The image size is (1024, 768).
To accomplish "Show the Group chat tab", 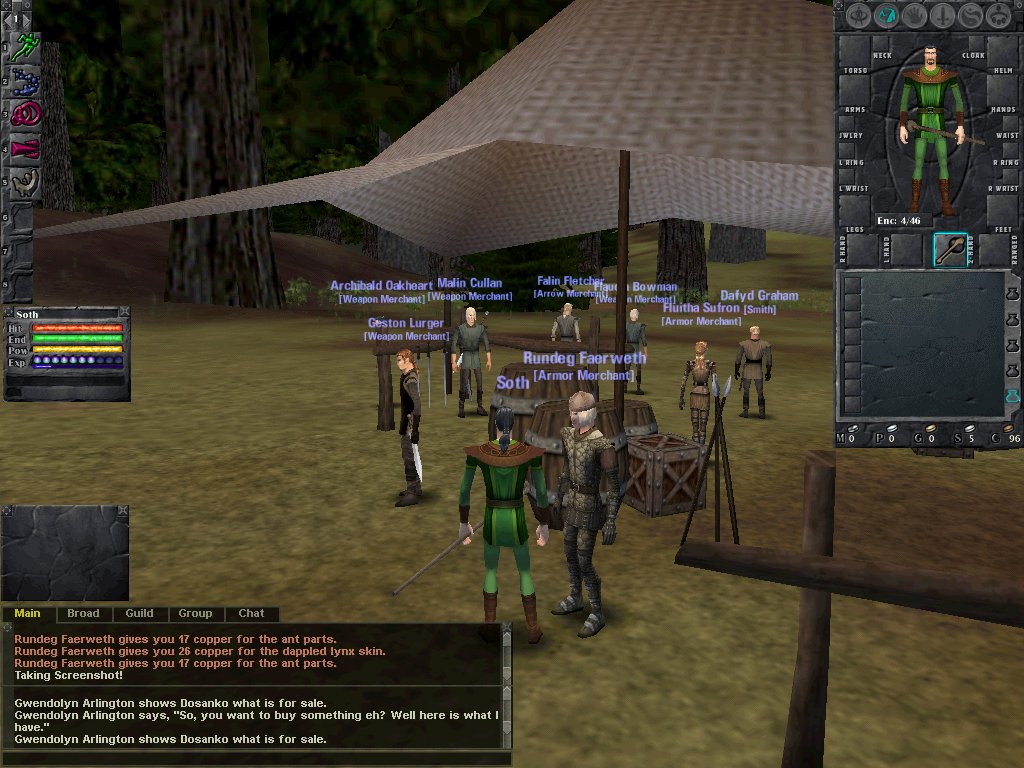I will point(195,613).
